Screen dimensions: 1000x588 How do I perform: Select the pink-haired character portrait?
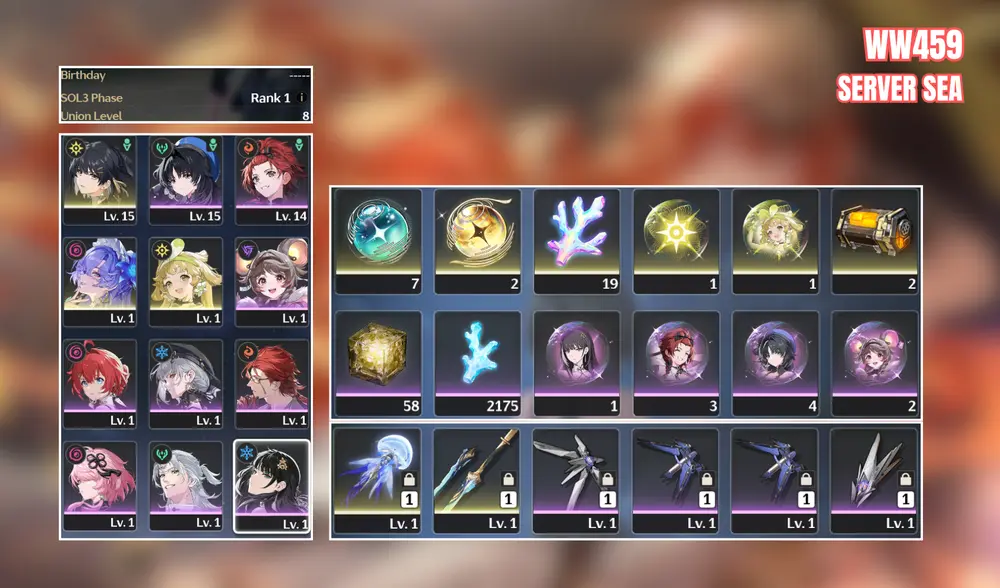pos(100,486)
